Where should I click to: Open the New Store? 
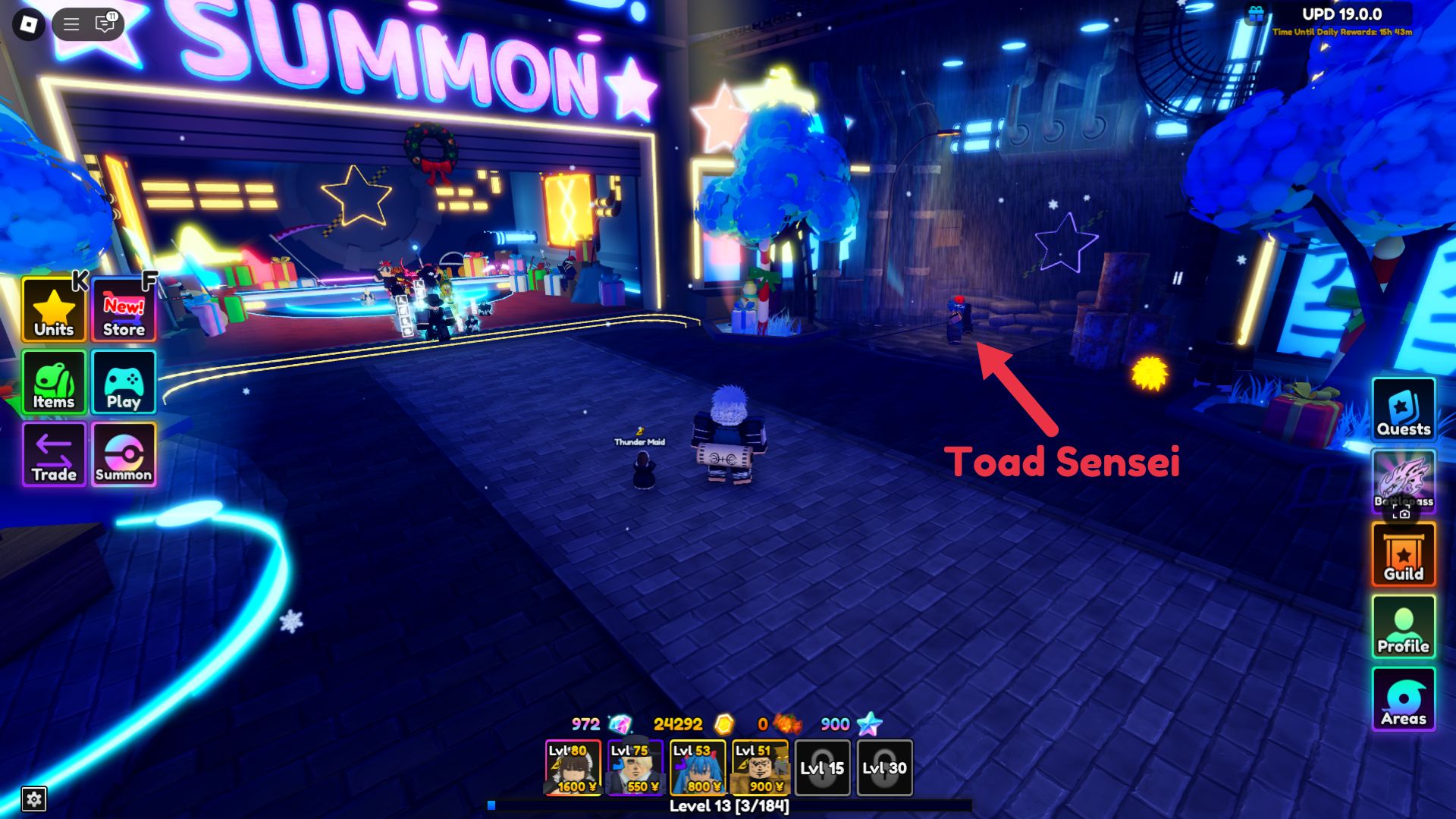pos(122,309)
